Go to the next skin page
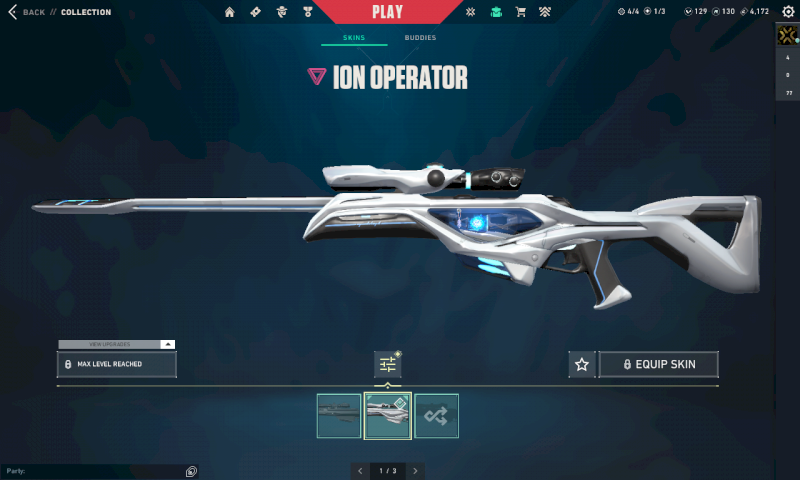This screenshot has height=480, width=800. point(415,470)
